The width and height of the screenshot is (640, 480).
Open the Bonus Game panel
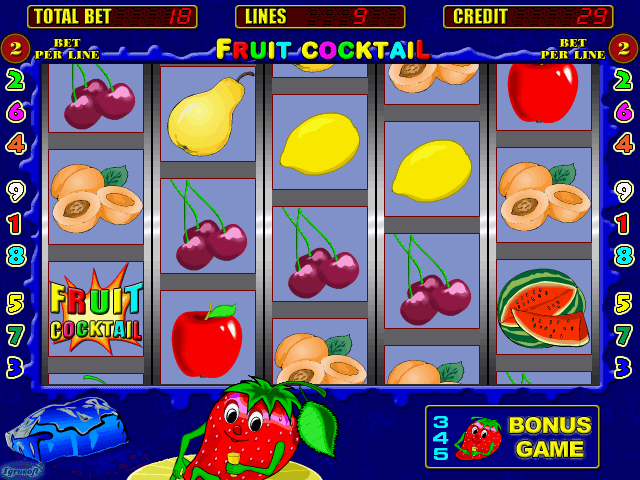click(x=512, y=437)
